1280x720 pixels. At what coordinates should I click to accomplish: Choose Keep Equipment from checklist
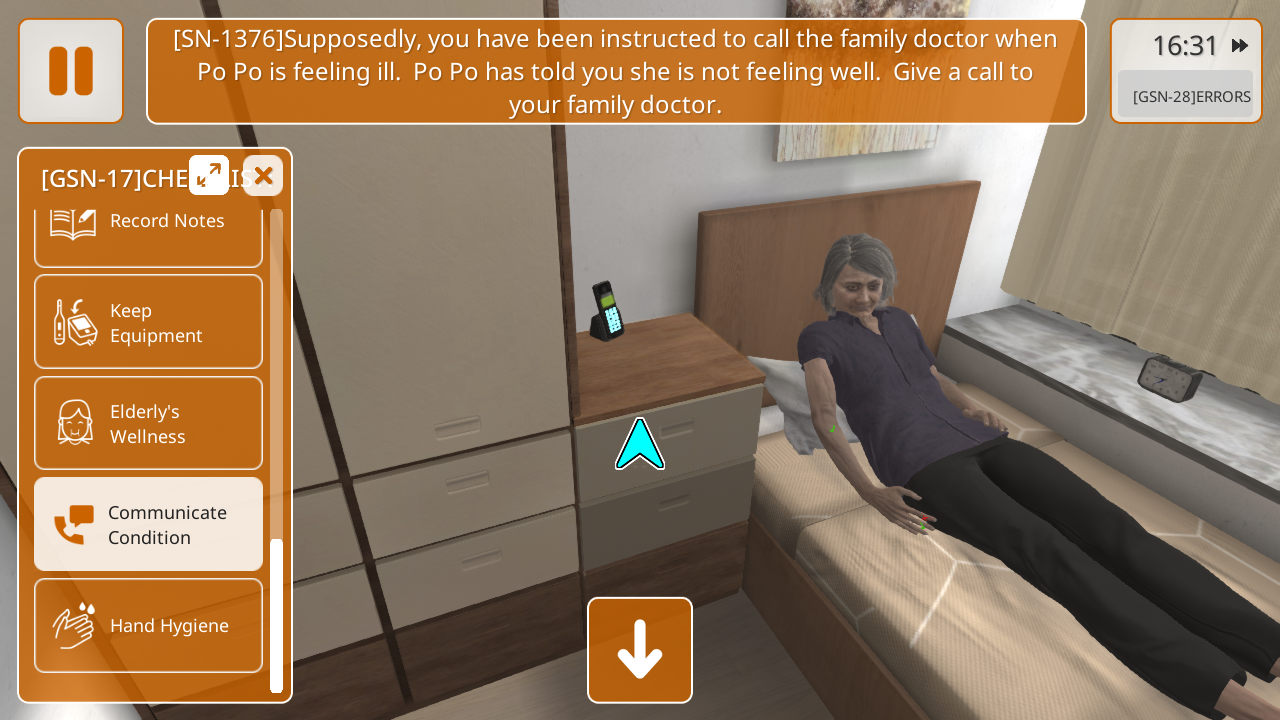point(148,322)
